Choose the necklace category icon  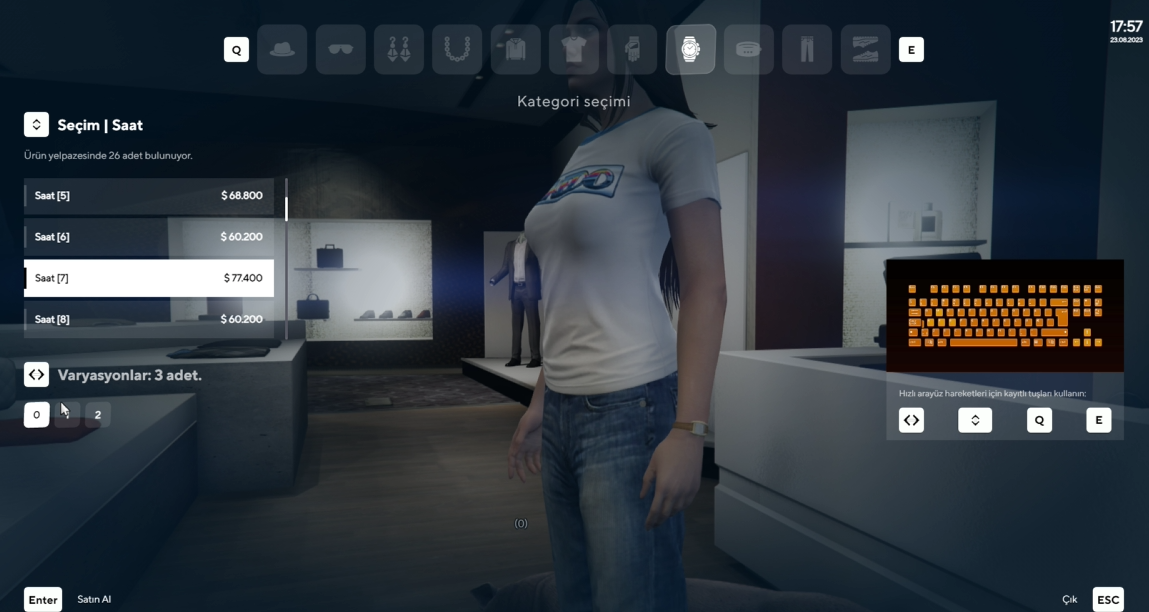coord(457,50)
